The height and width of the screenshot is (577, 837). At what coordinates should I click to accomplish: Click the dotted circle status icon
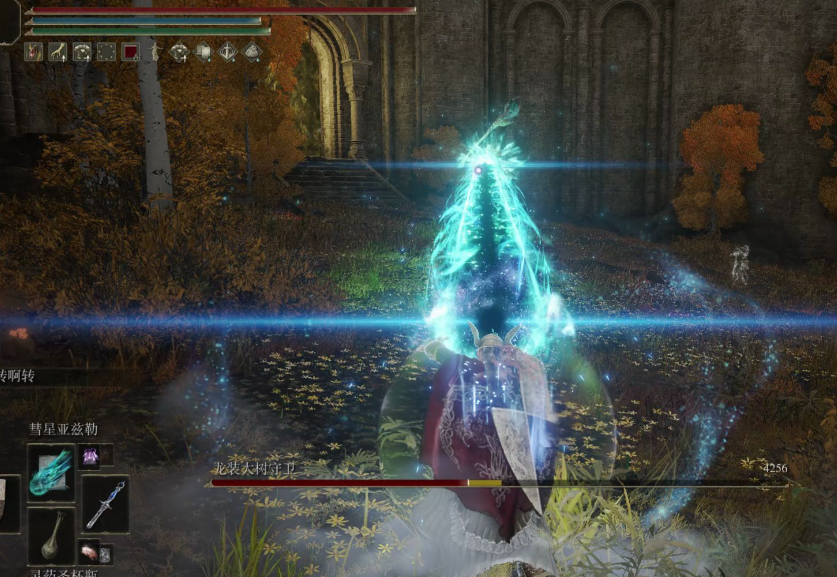point(106,52)
